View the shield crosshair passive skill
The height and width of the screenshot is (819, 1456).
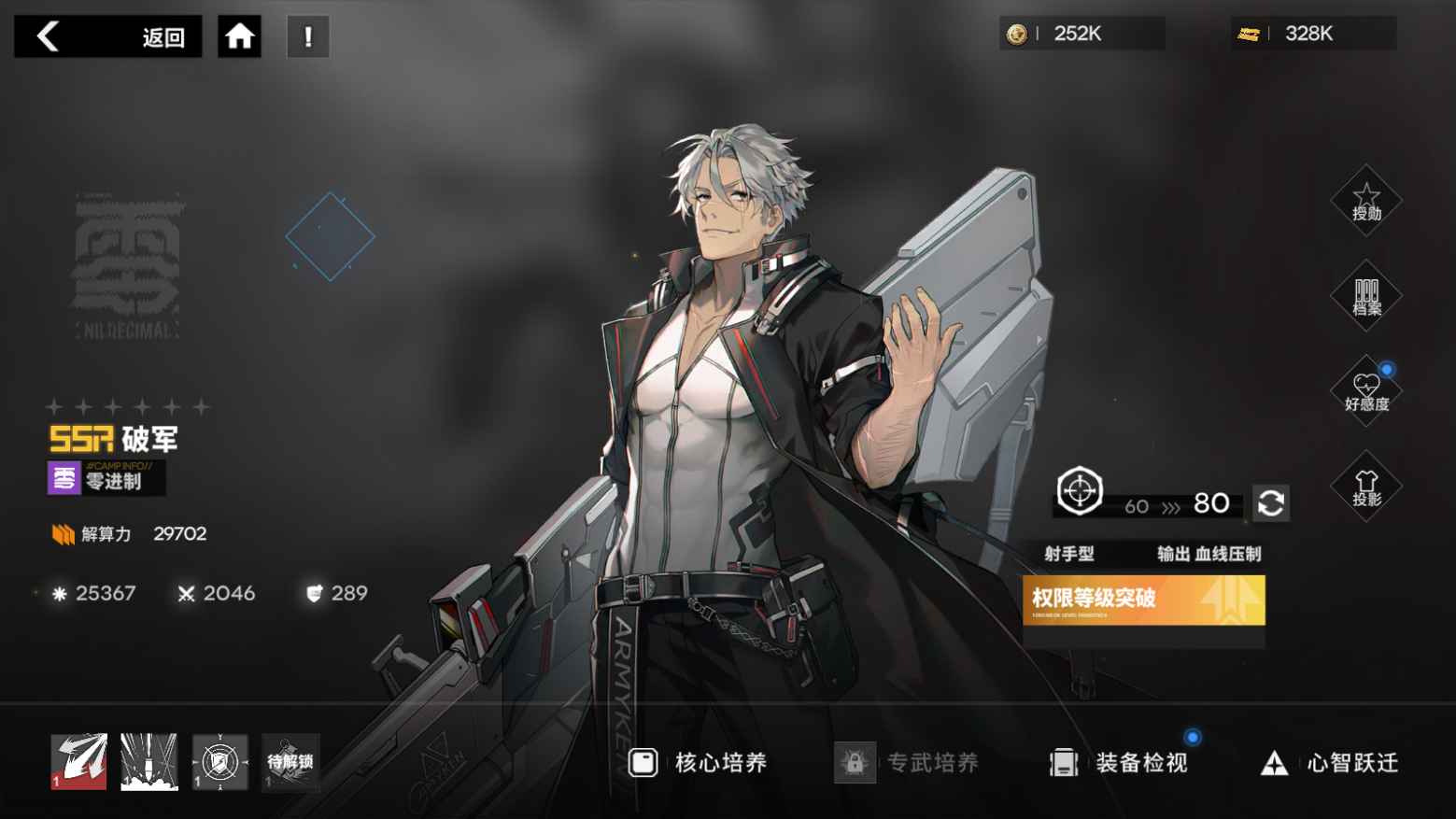click(x=219, y=762)
